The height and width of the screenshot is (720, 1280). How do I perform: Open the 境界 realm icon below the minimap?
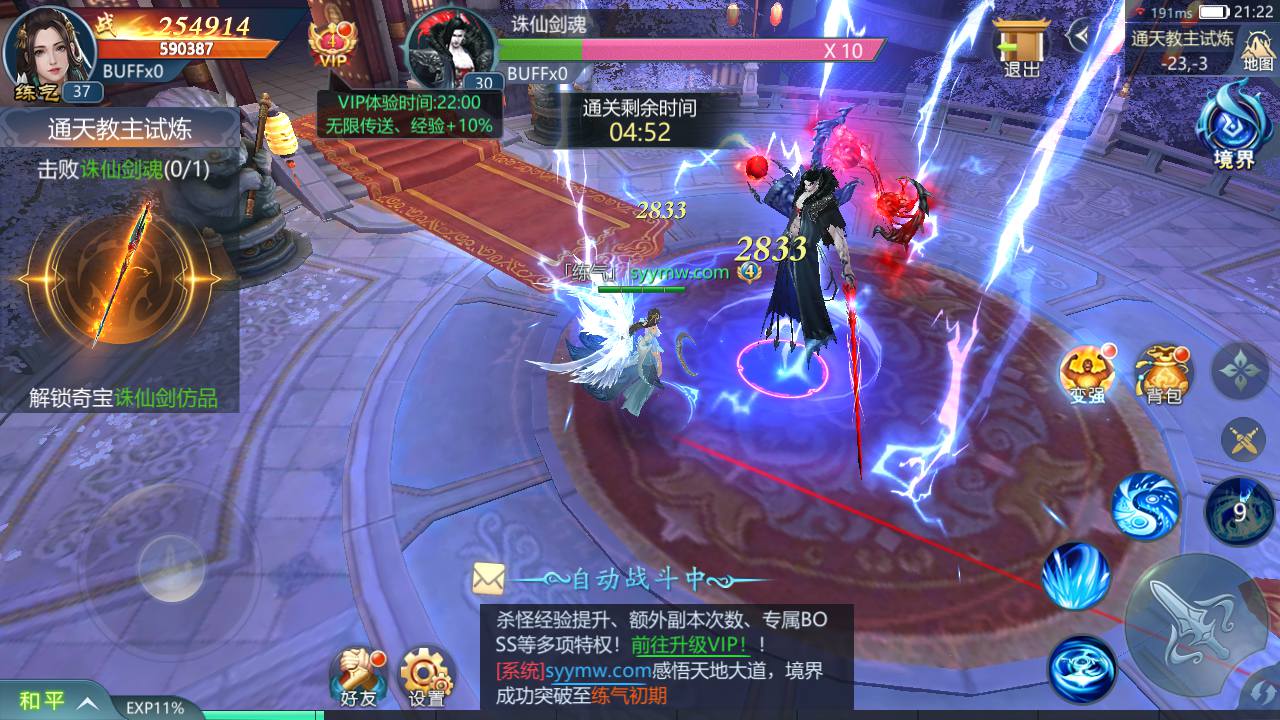(x=1232, y=128)
